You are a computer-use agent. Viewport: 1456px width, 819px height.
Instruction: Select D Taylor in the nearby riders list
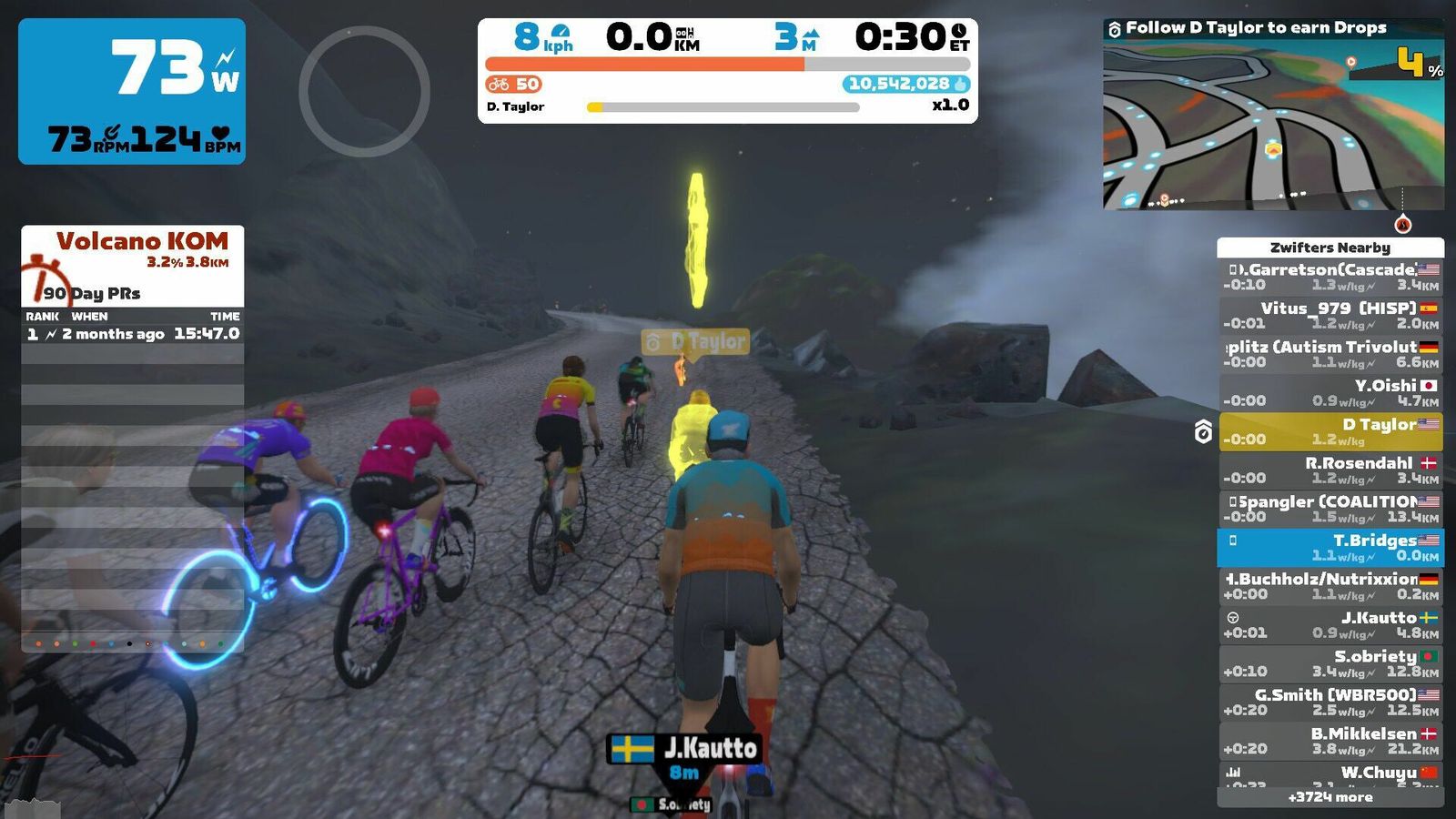(x=1330, y=431)
